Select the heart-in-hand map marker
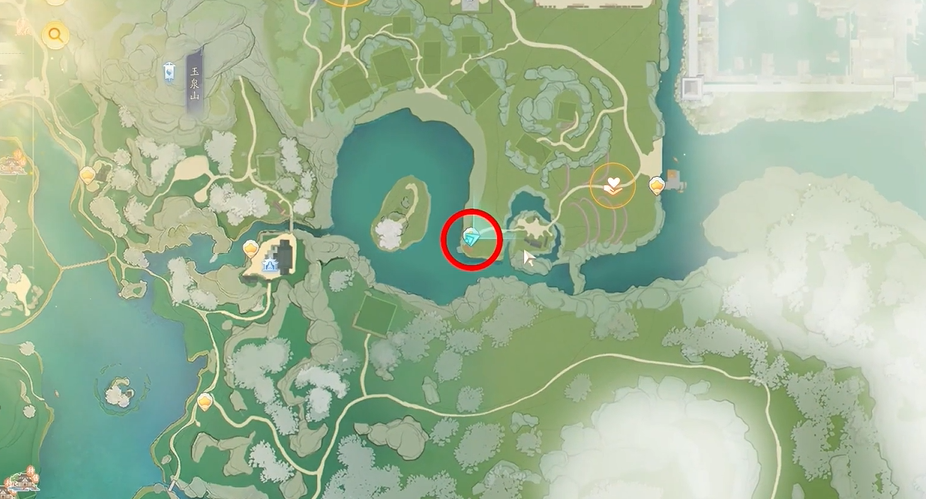 [613, 183]
